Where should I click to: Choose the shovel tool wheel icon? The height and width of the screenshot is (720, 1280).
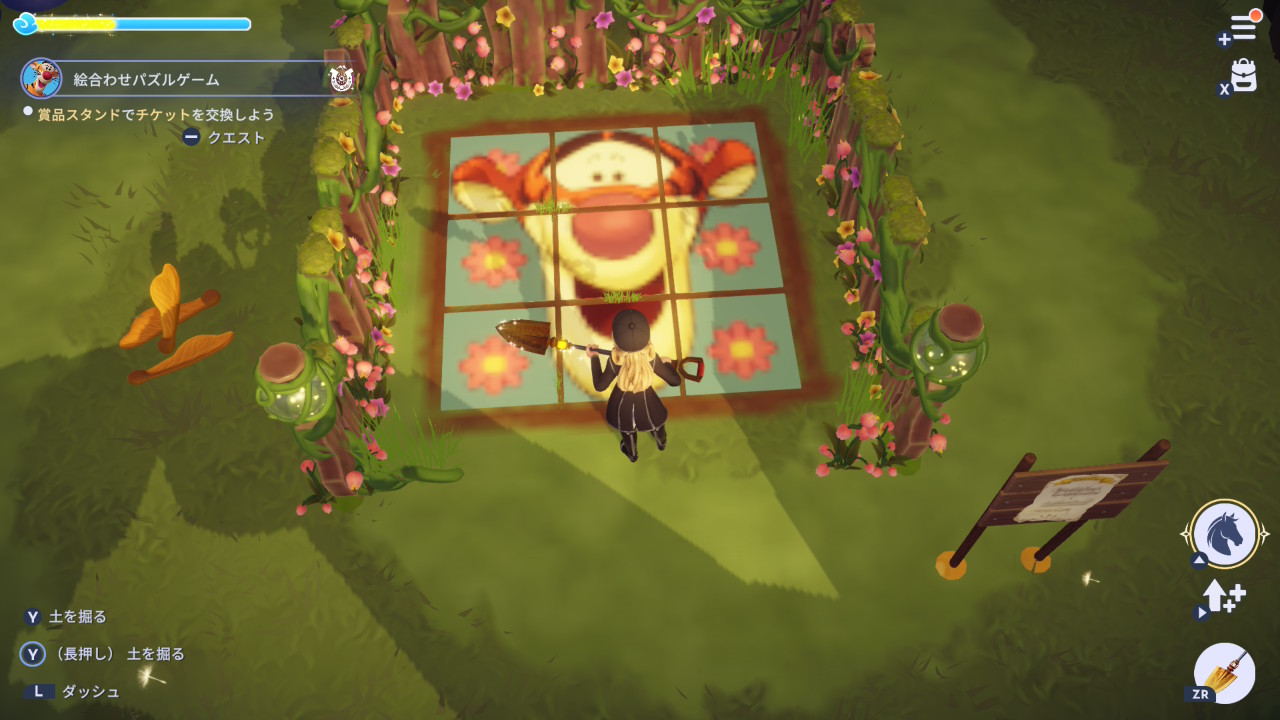(1225, 672)
